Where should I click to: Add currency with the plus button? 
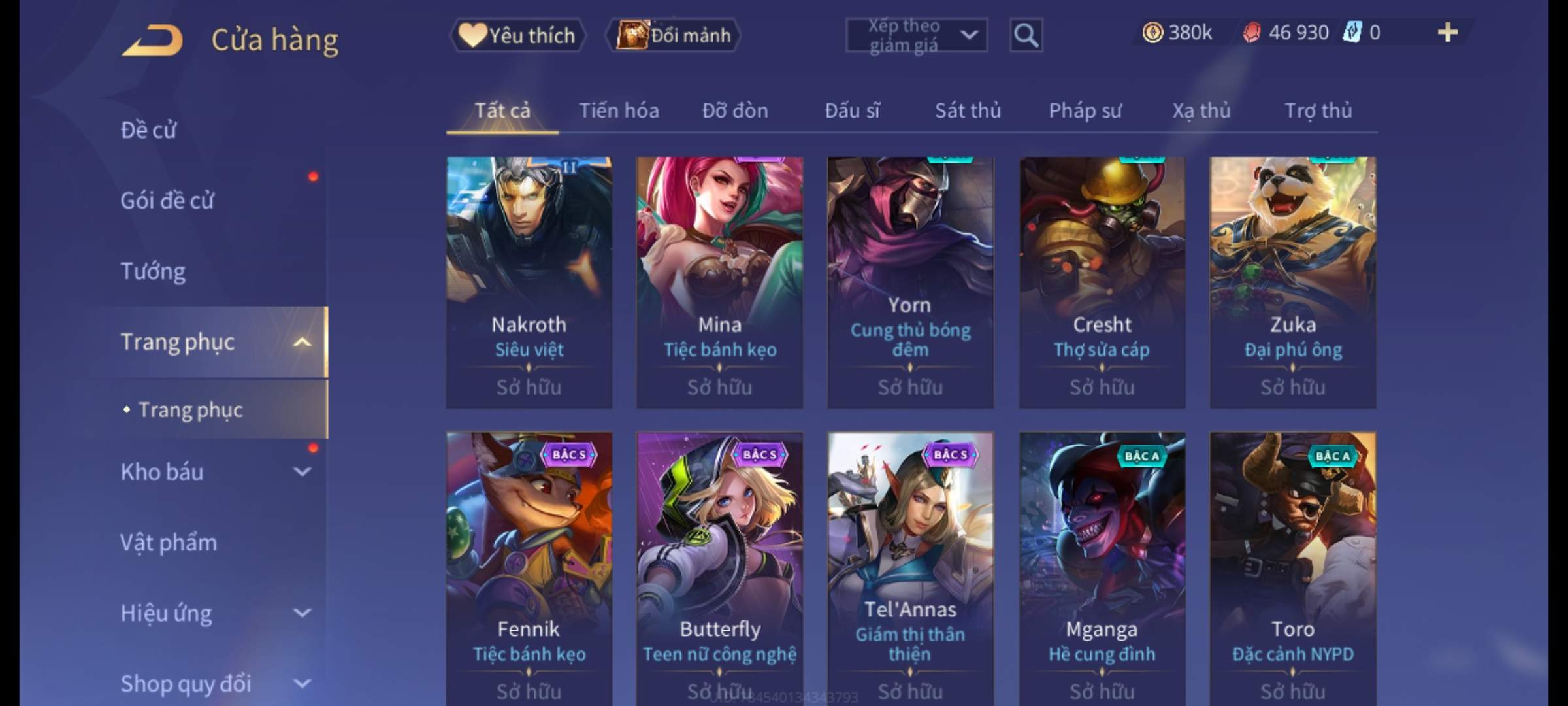[x=1447, y=33]
